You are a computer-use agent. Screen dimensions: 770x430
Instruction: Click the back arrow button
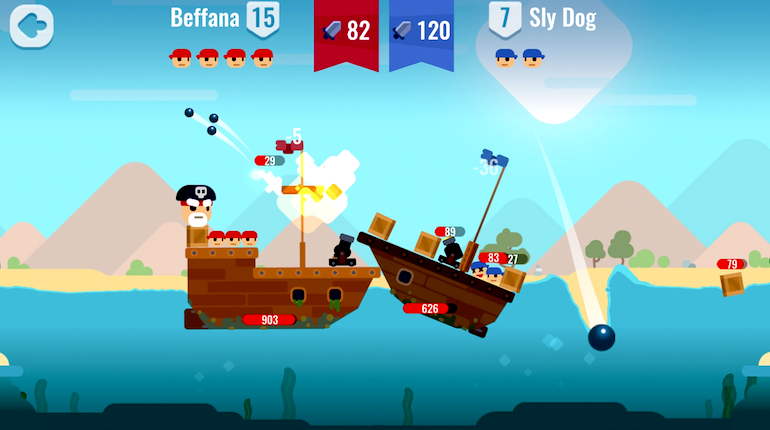31,26
